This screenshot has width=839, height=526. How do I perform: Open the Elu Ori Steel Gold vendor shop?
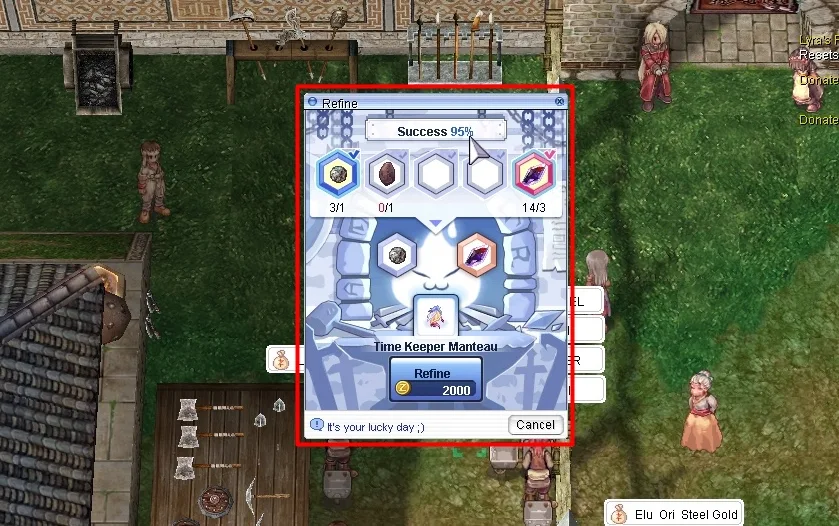coord(674,514)
